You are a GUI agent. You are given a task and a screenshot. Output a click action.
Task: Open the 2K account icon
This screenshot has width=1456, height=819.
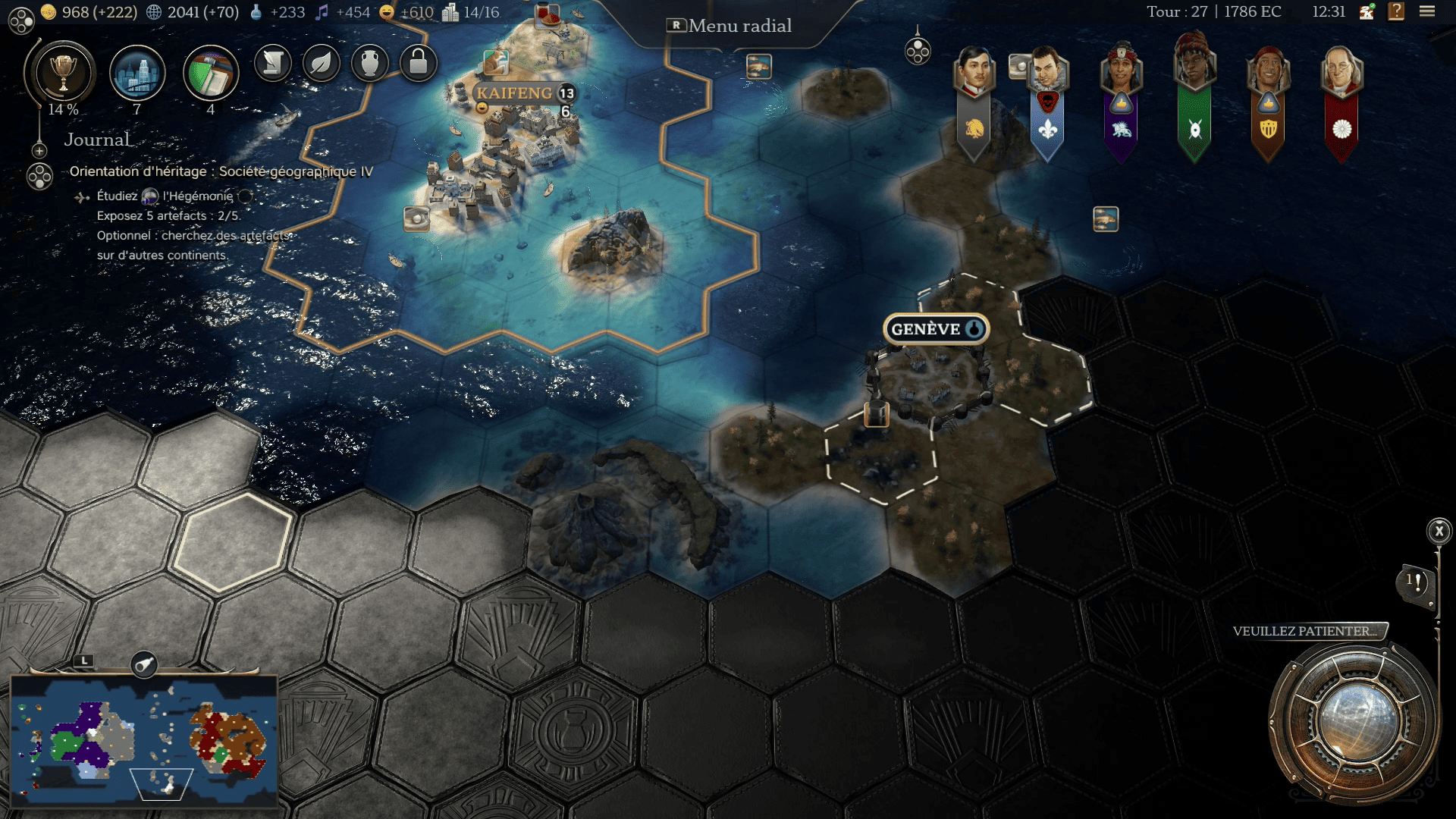(1367, 11)
